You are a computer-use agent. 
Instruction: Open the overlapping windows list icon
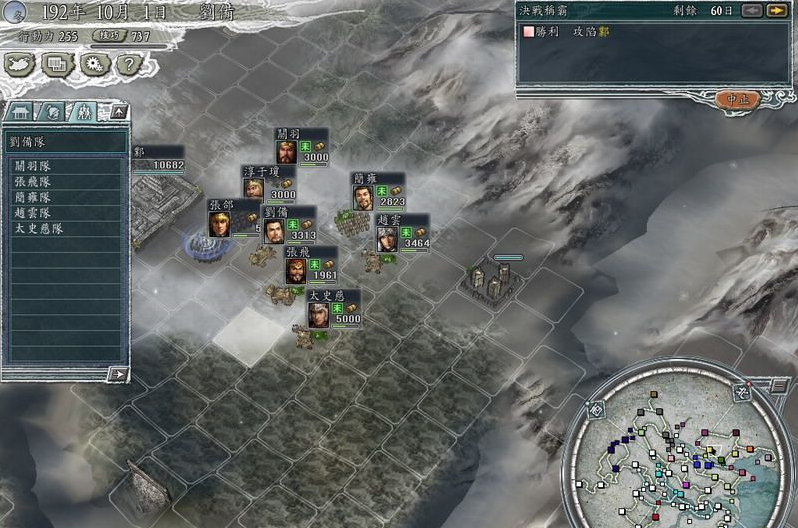tap(57, 64)
